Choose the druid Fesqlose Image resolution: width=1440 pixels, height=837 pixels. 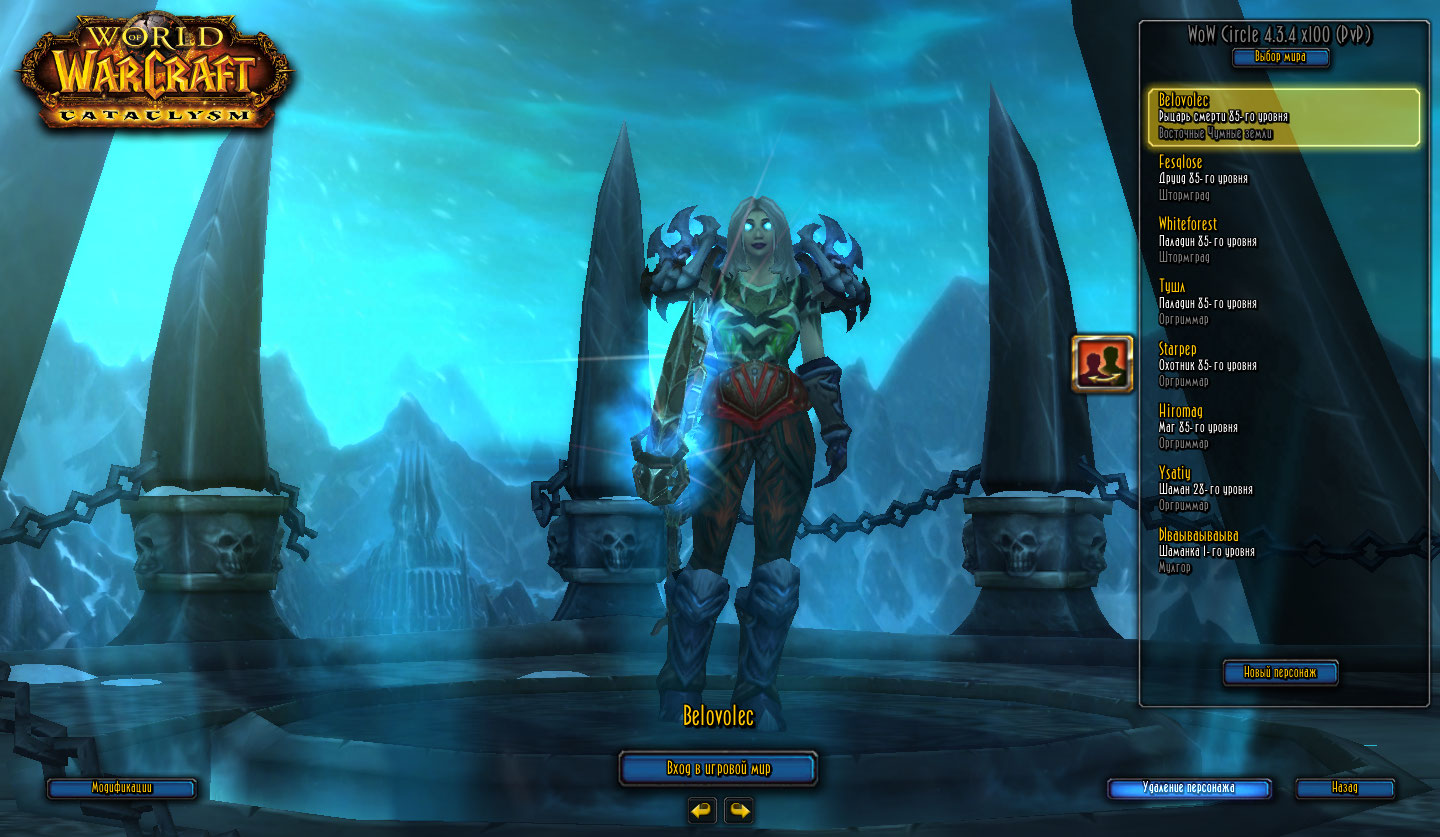(1285, 178)
